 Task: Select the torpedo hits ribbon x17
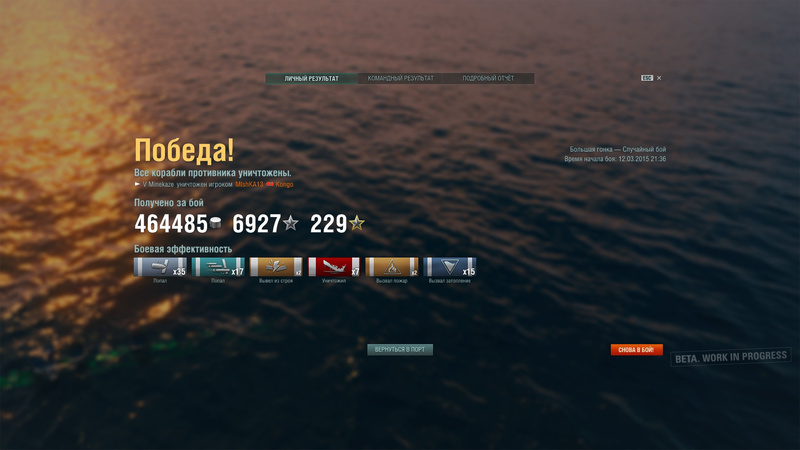(x=218, y=267)
